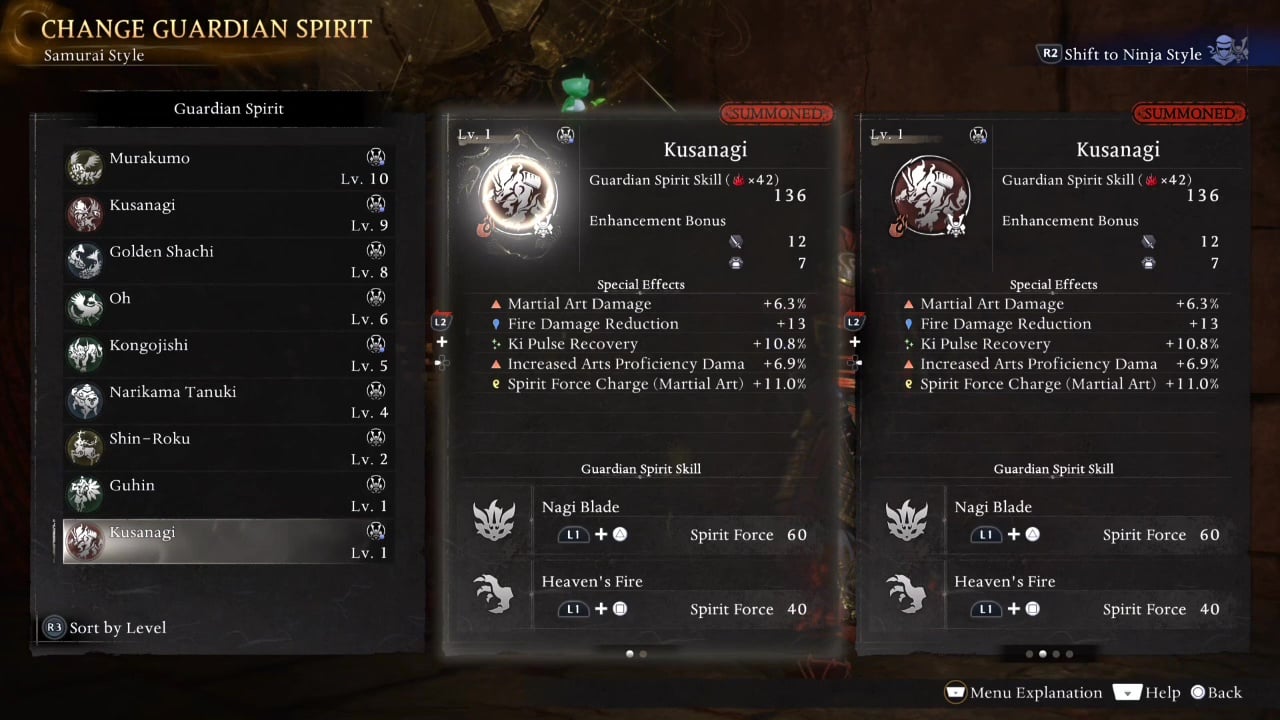Select Kongojishi guardian spirit
This screenshot has height=720, width=1280.
227,355
